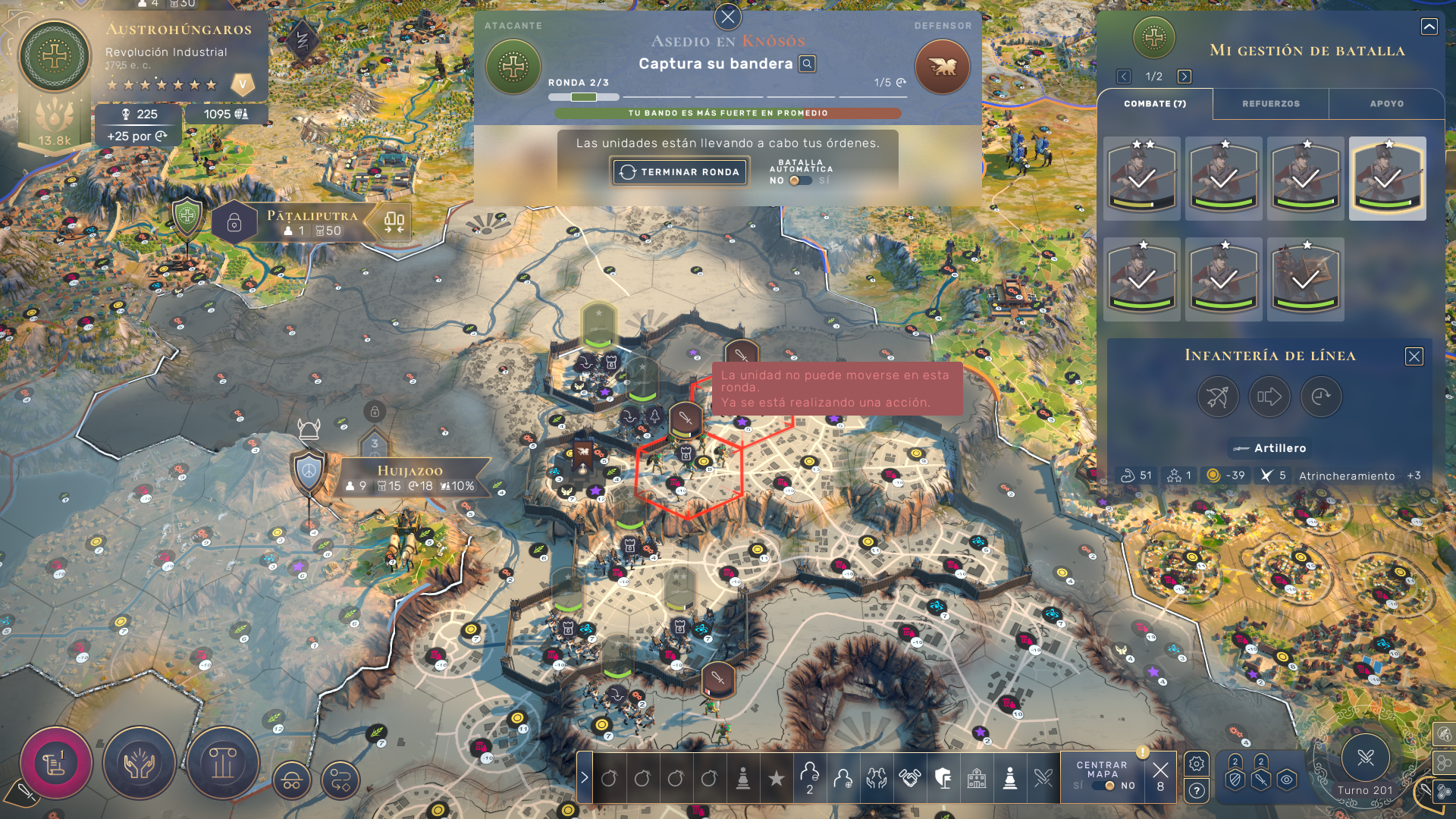This screenshot has height=819, width=1456.
Task: Inspect the Captura su bandera objective magnifier
Action: (808, 64)
